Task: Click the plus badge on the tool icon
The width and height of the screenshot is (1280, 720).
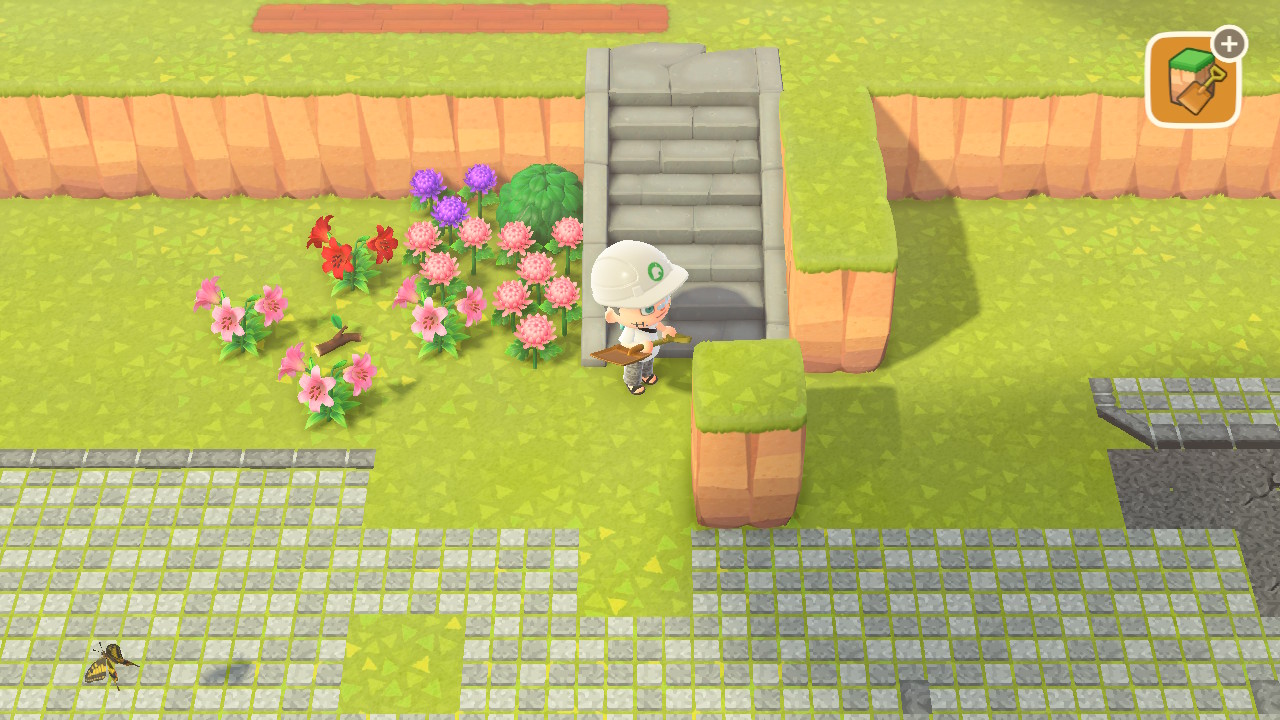Action: point(1228,42)
